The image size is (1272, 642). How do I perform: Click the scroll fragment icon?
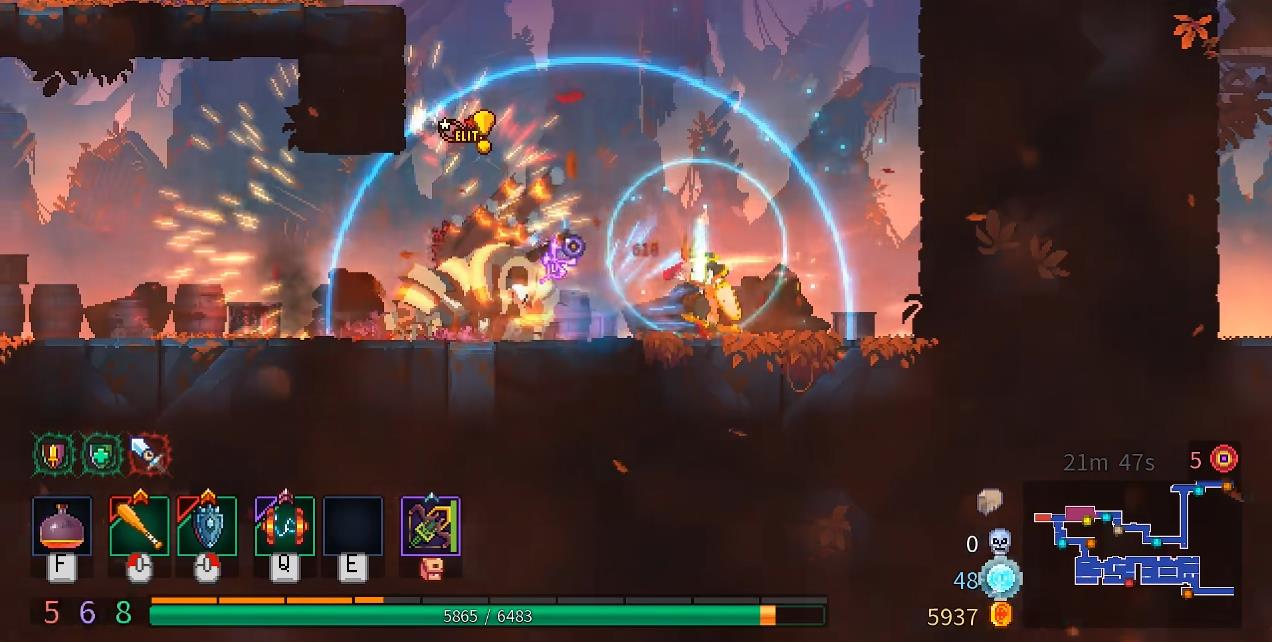(990, 502)
